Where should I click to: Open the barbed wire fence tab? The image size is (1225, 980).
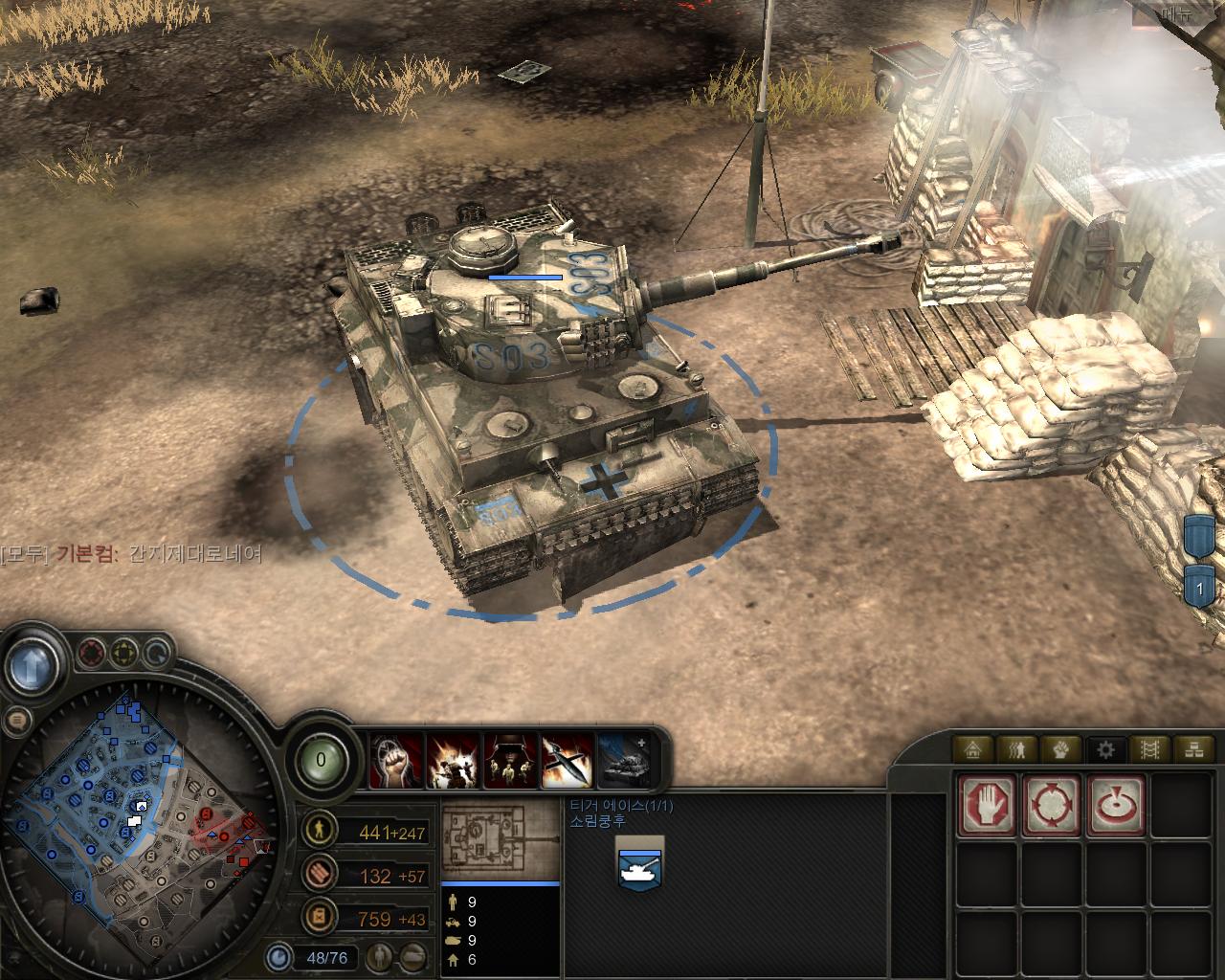[x=1150, y=748]
